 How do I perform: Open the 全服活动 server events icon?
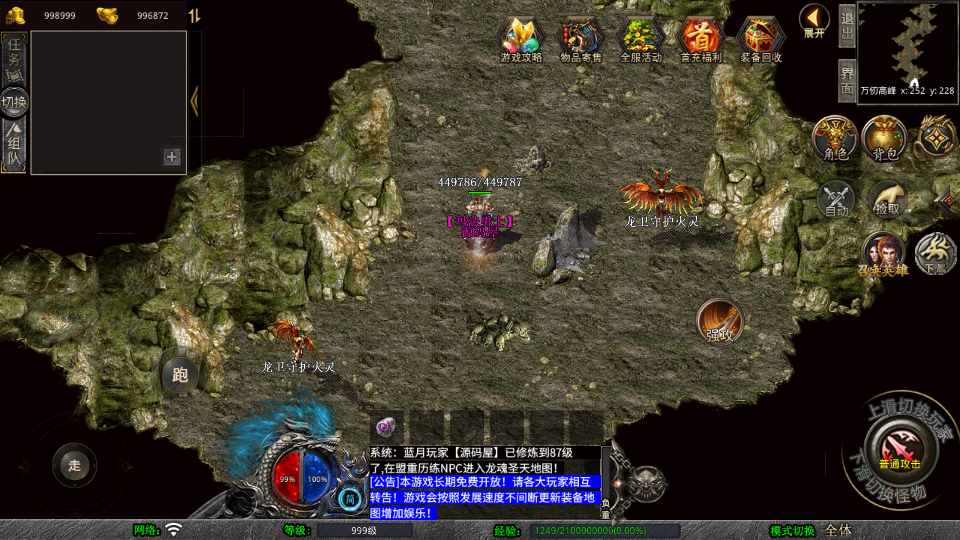tap(641, 37)
